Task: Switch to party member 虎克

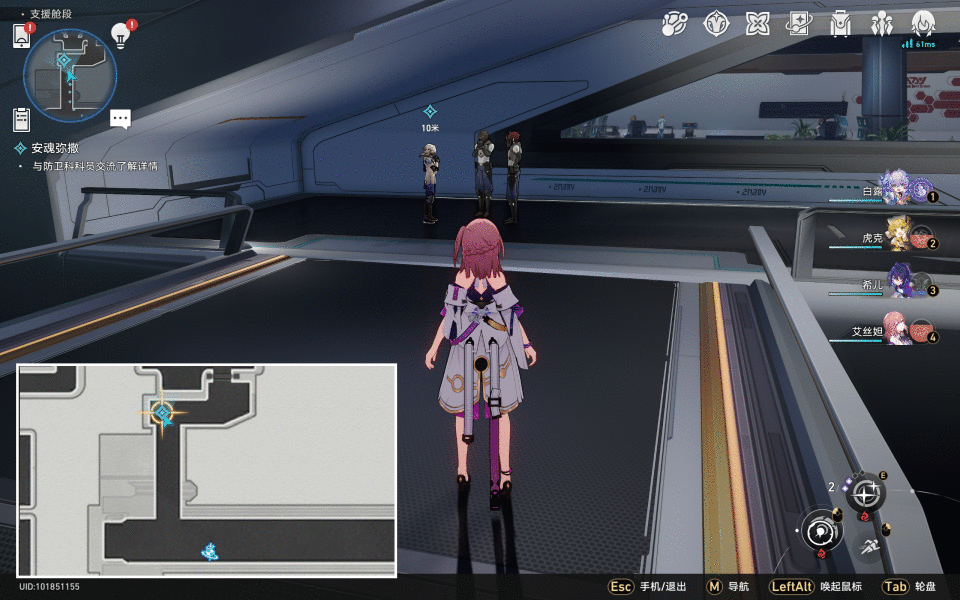Action: click(x=895, y=236)
